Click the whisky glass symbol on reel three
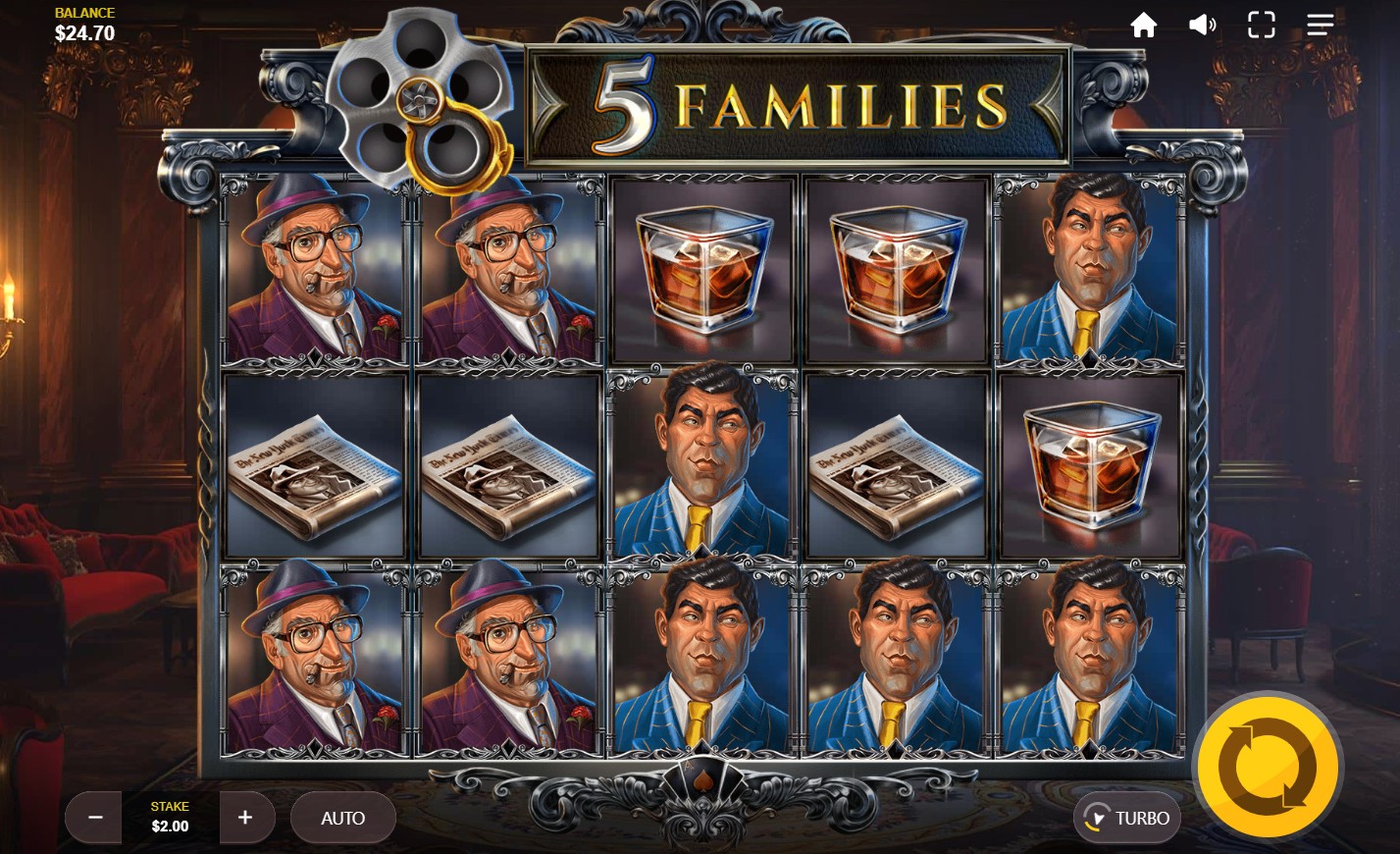Image resolution: width=1400 pixels, height=854 pixels. (x=701, y=271)
